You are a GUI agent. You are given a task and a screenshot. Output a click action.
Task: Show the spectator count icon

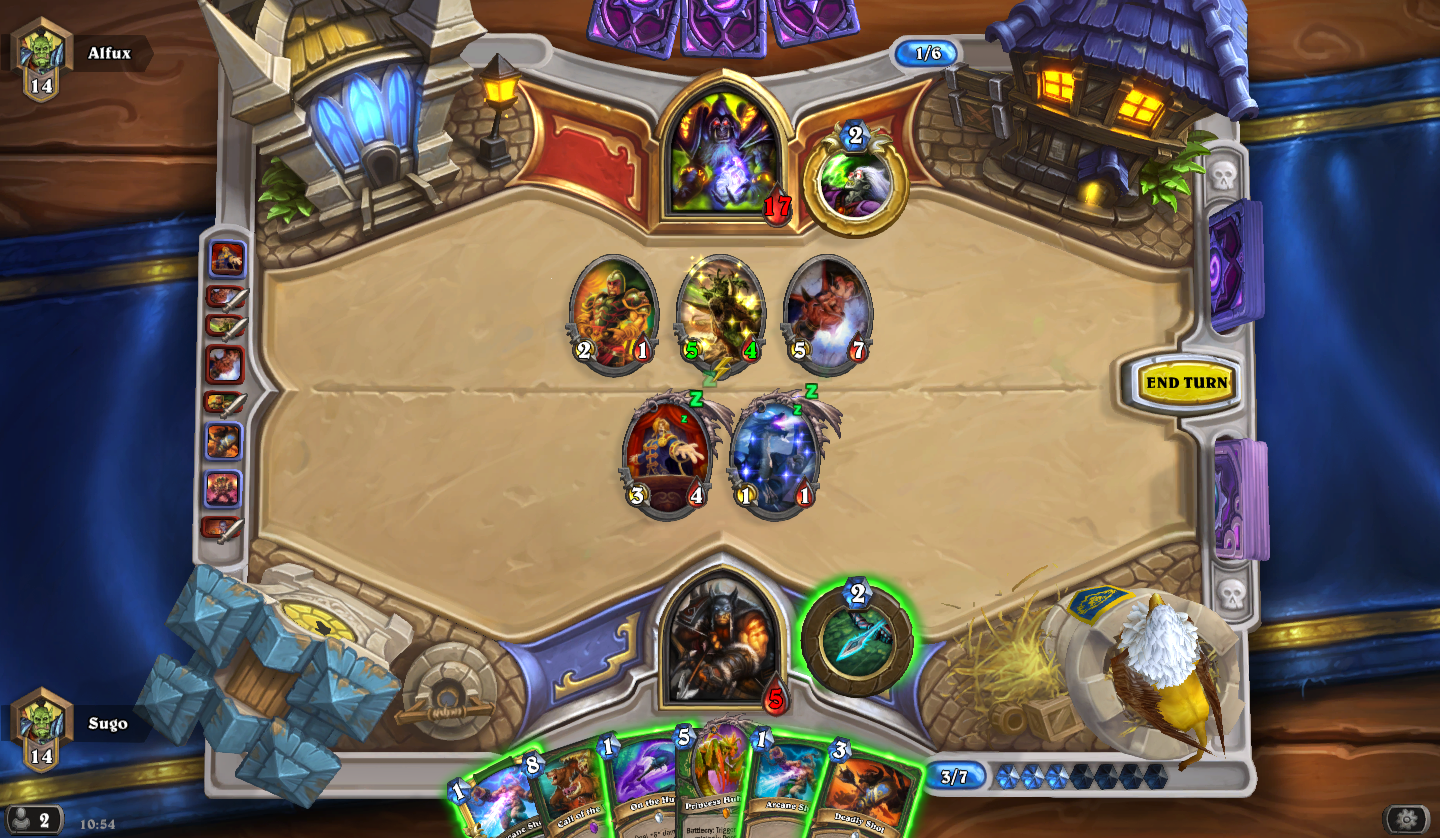point(32,820)
